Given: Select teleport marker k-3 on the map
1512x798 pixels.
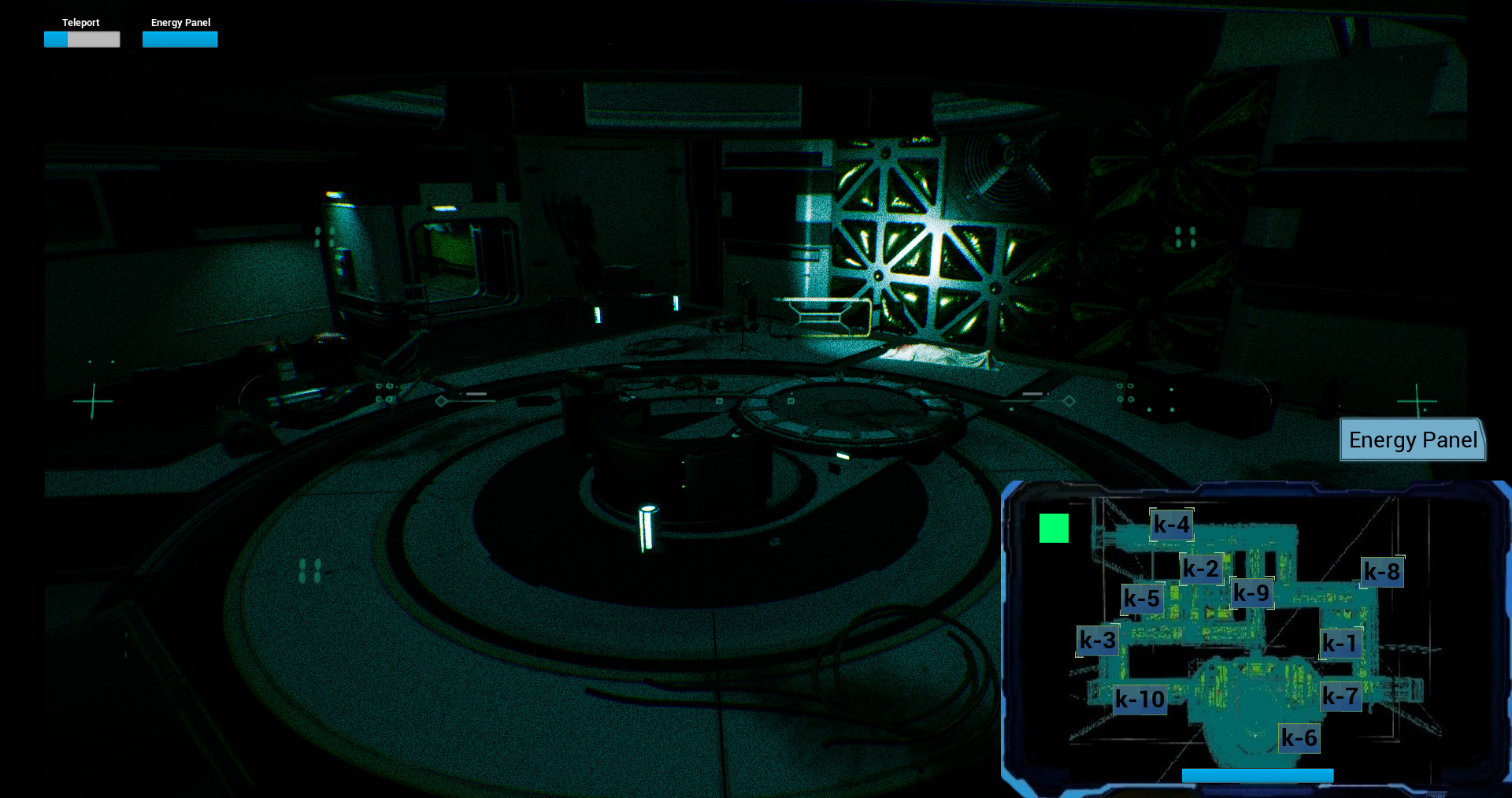Looking at the screenshot, I should point(1097,640).
